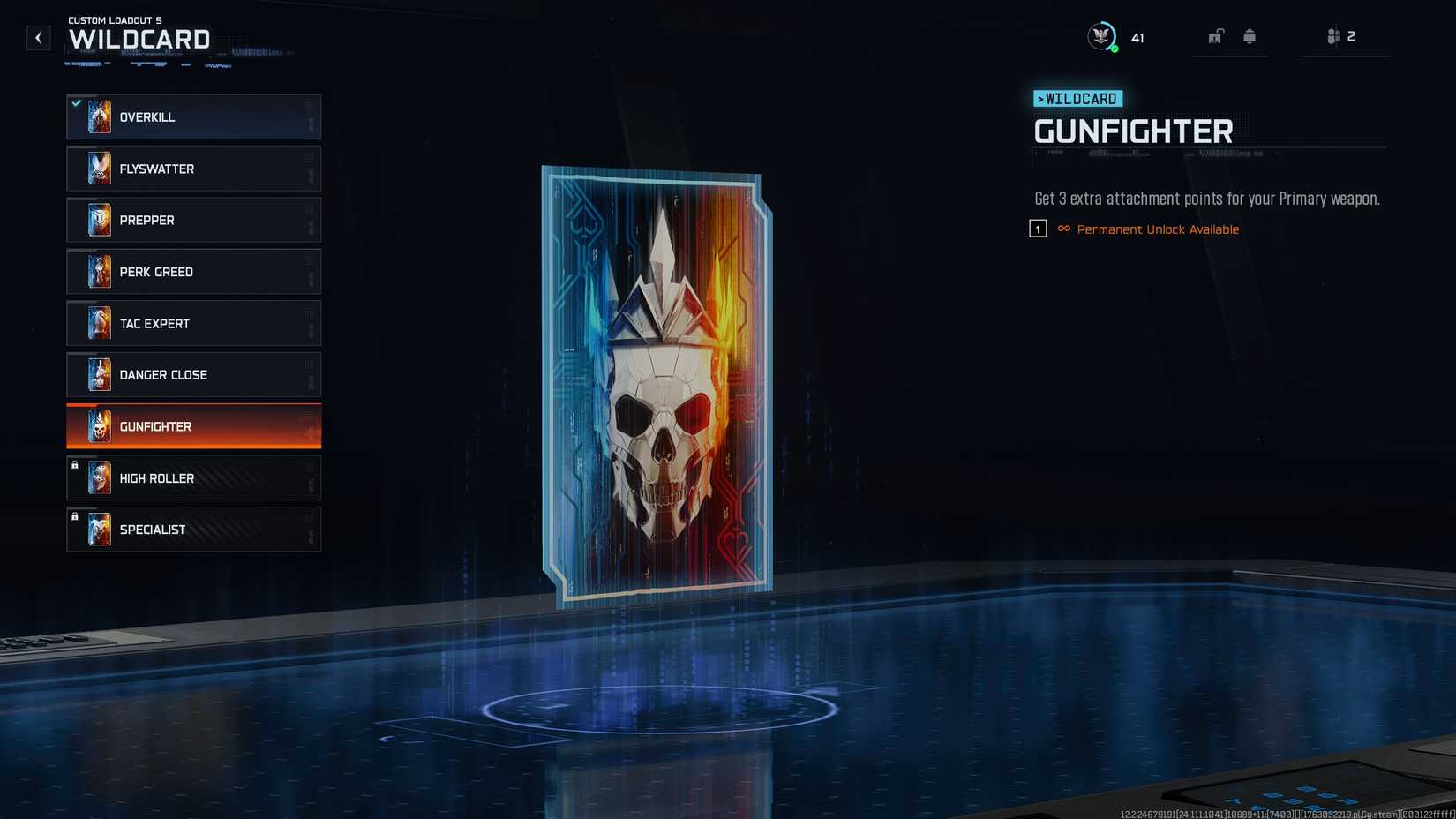
Task: Click the Permanent Unlock Available link
Action: (1157, 229)
